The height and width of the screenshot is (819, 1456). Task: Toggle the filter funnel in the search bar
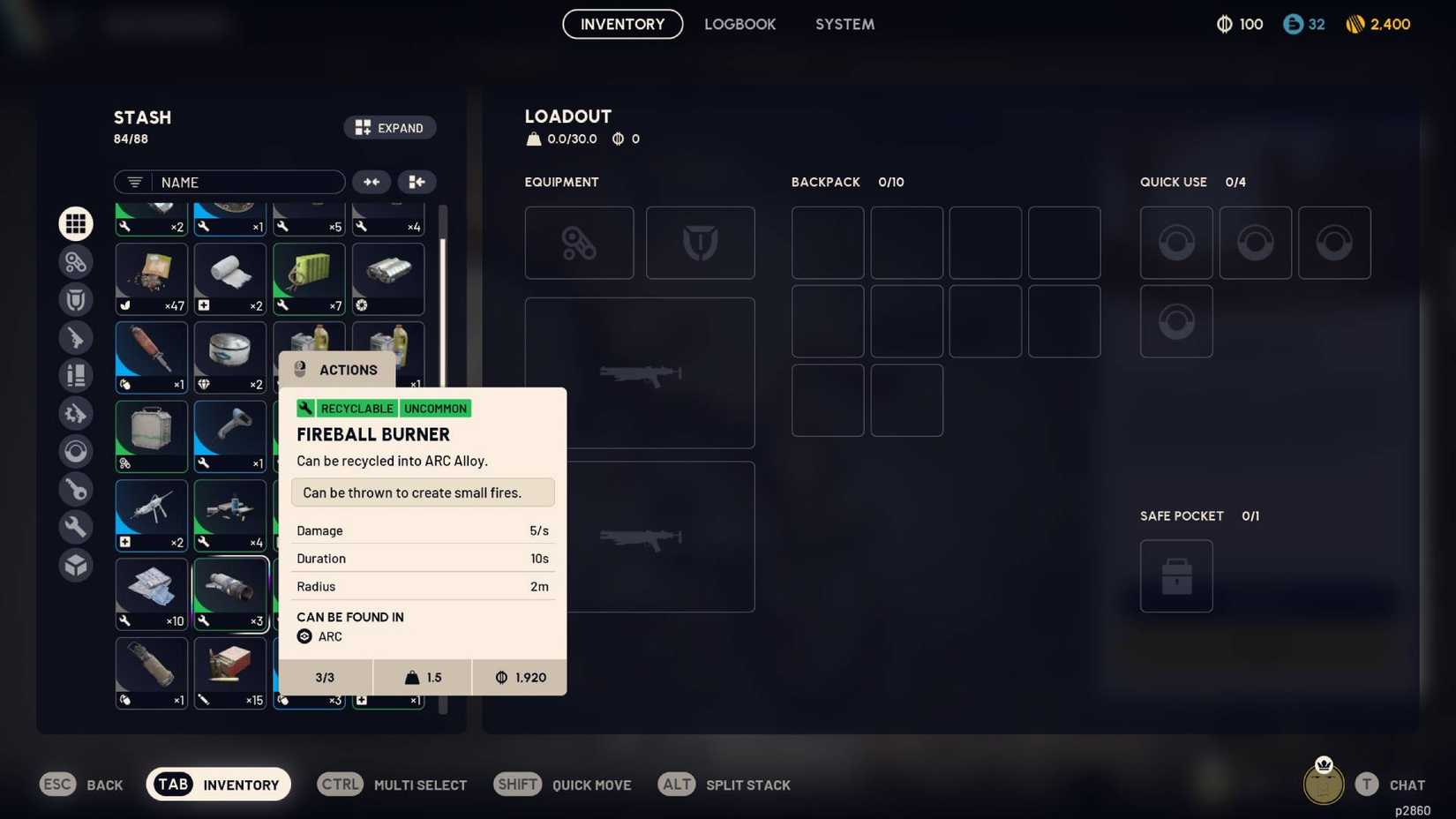click(x=133, y=182)
